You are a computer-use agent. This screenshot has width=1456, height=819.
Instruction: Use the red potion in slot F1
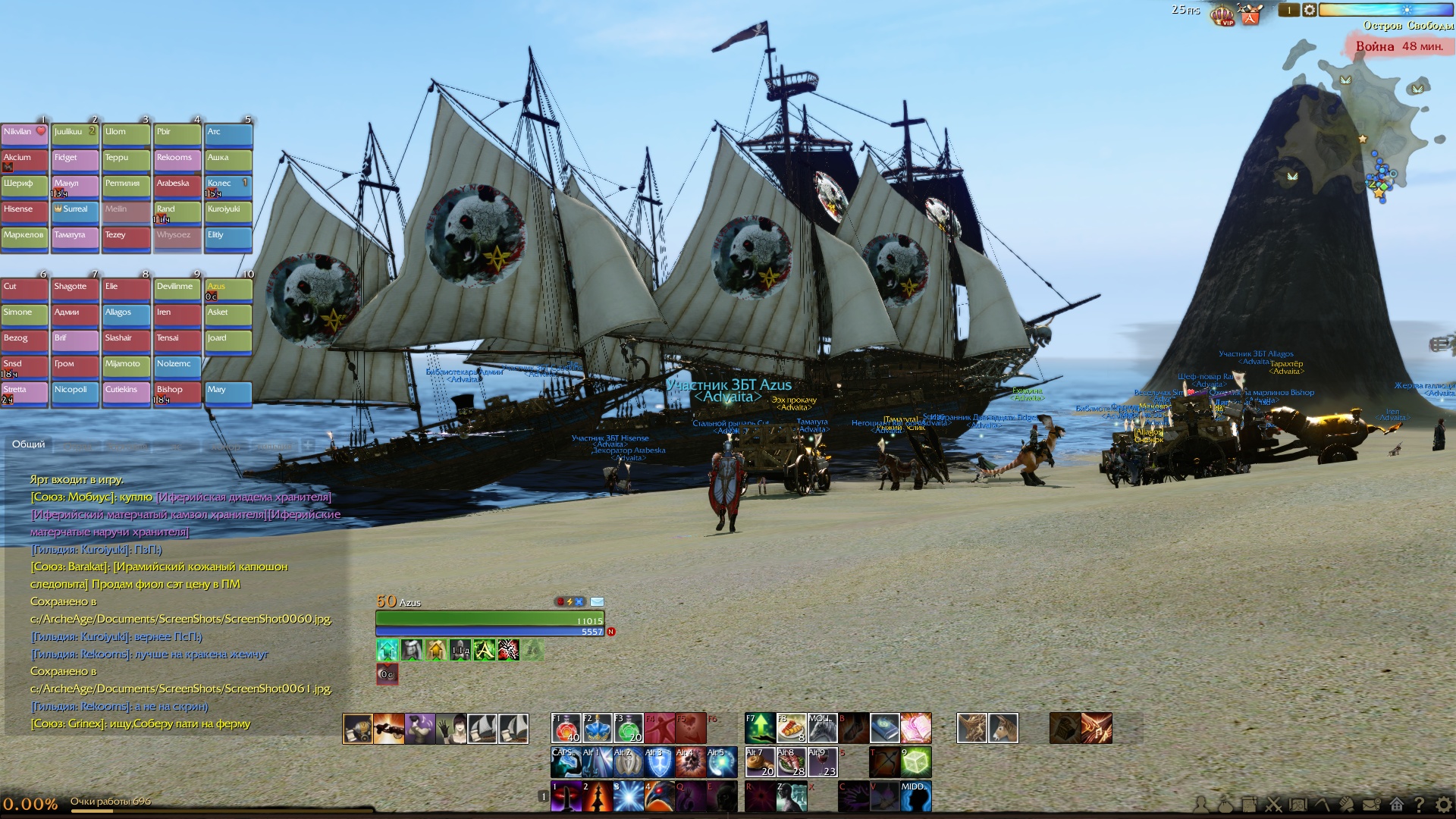(566, 728)
